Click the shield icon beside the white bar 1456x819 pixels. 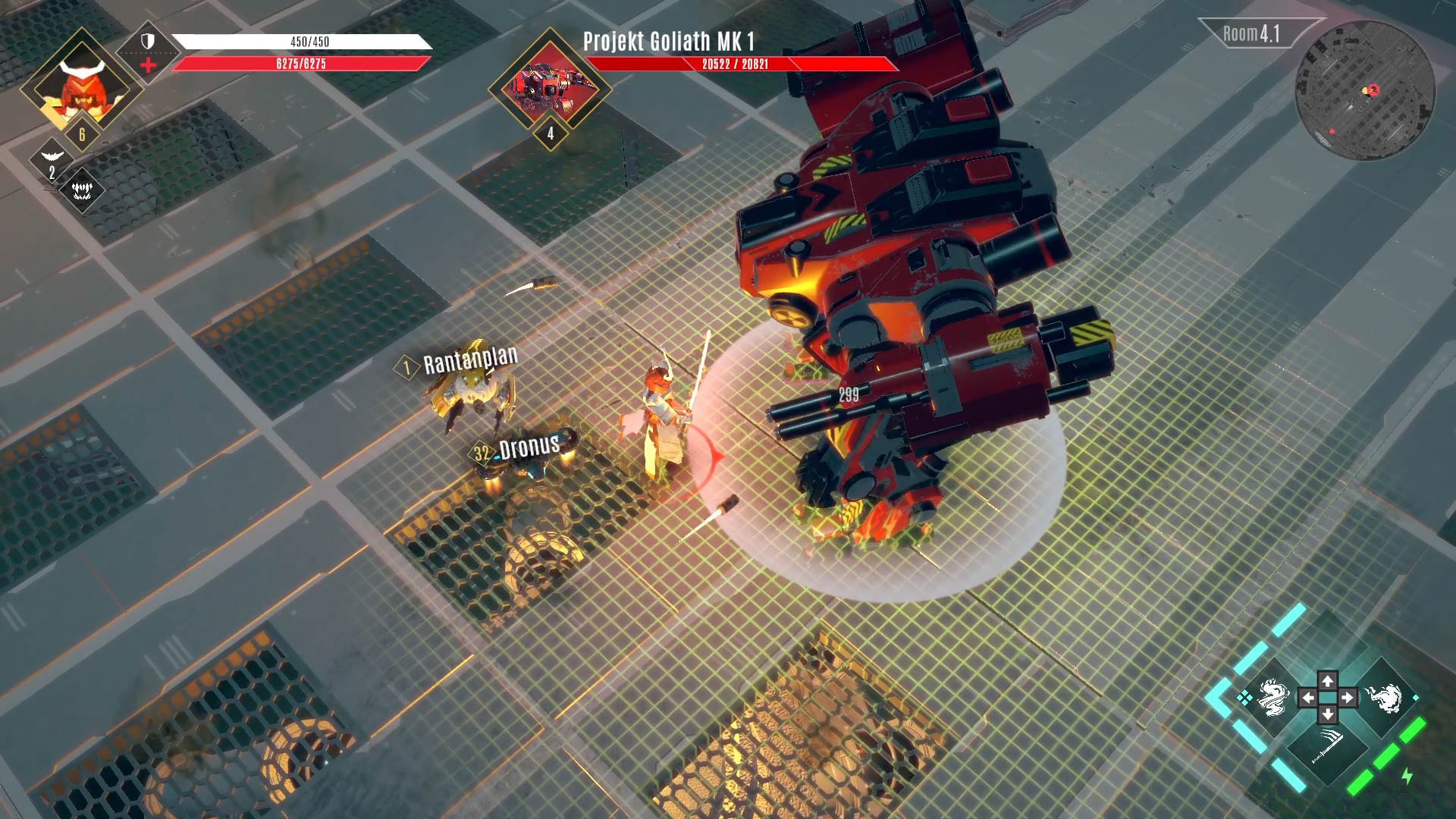(x=147, y=42)
